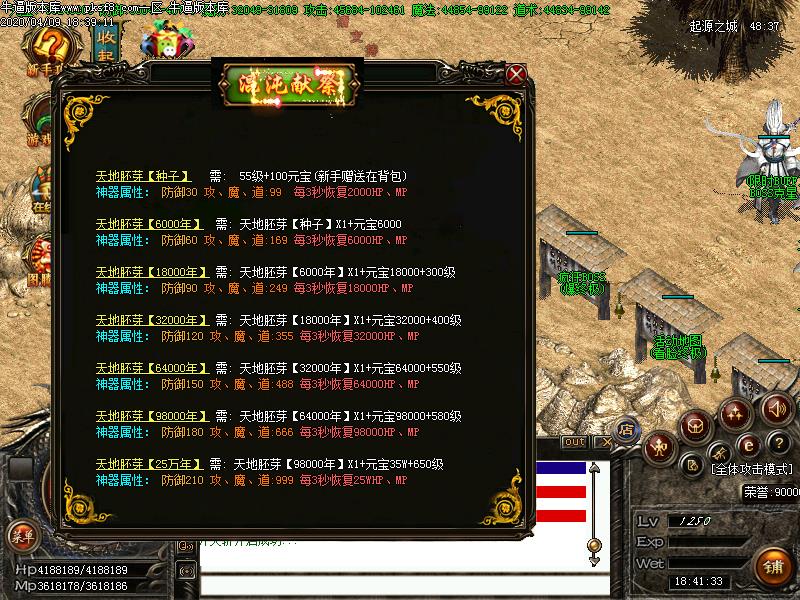Open the round 店 shop button
Screen dimensions: 800x600
coord(628,430)
